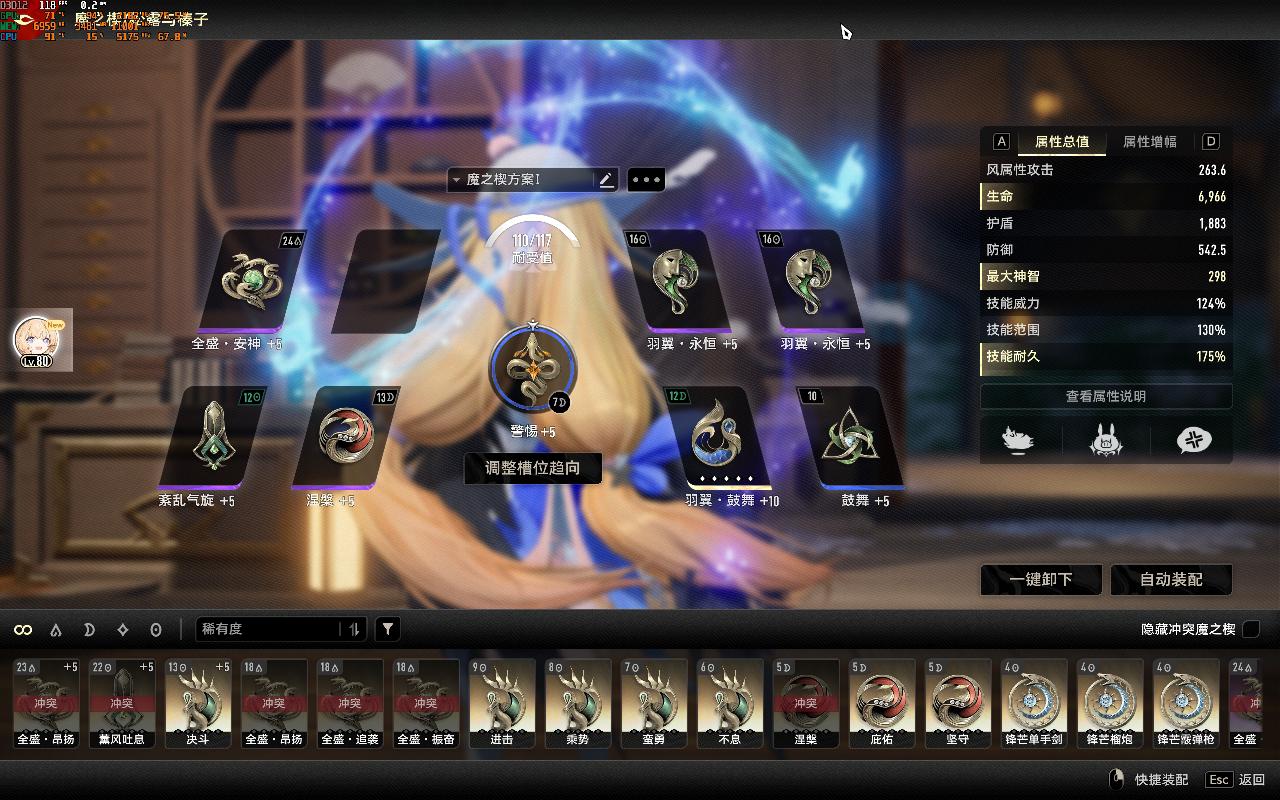
Task: Choose the 锋芒单手剑 wedge card
Action: (1033, 703)
